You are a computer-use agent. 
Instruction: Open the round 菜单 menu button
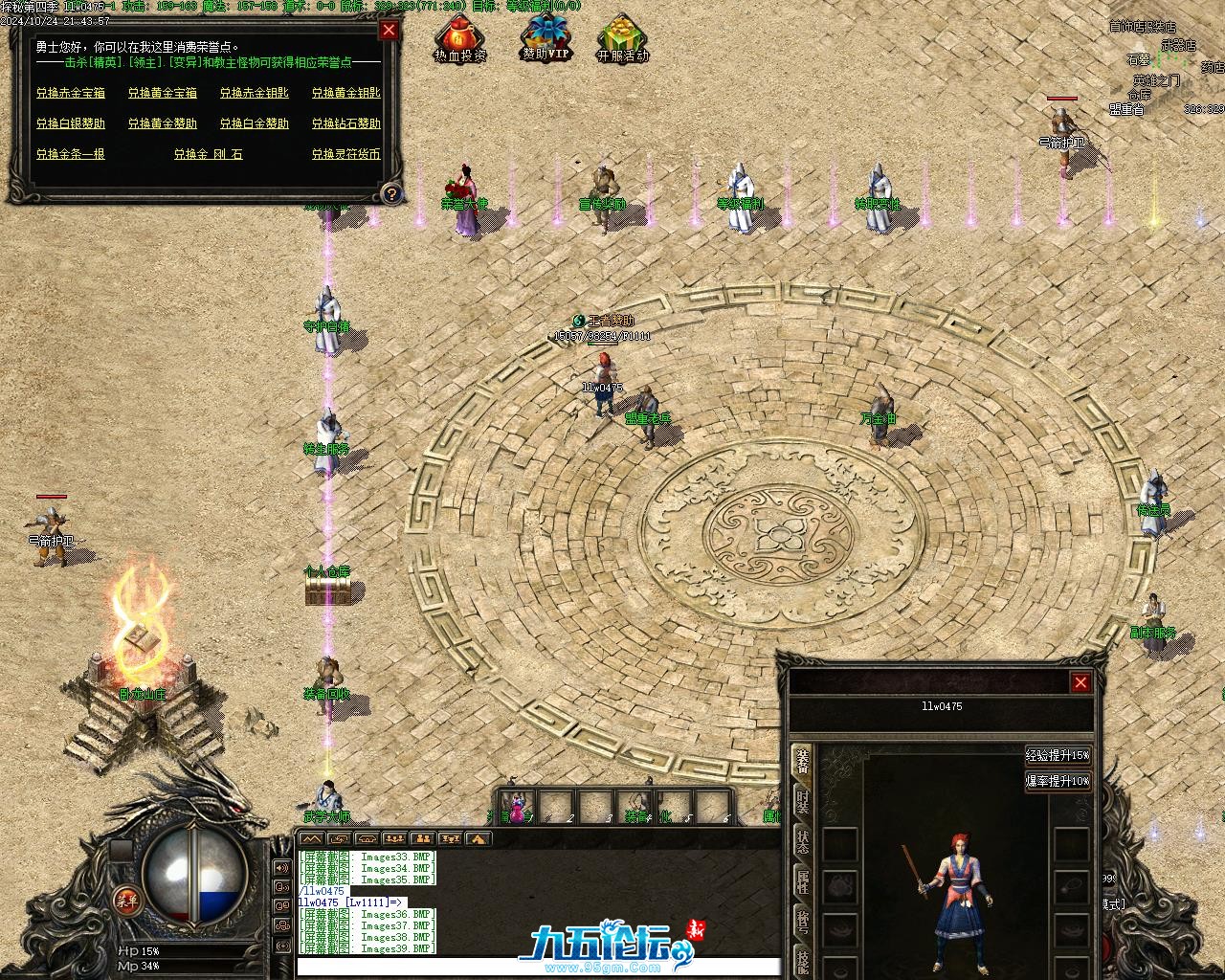coord(126,900)
